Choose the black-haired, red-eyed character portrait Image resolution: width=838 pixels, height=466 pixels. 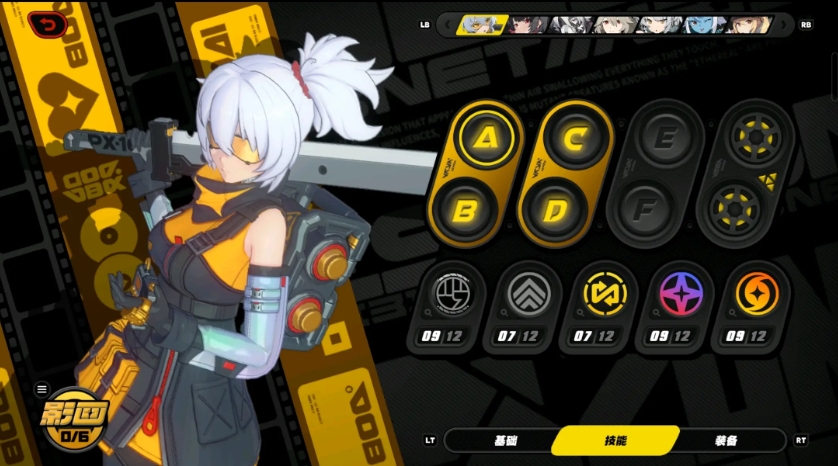526,24
